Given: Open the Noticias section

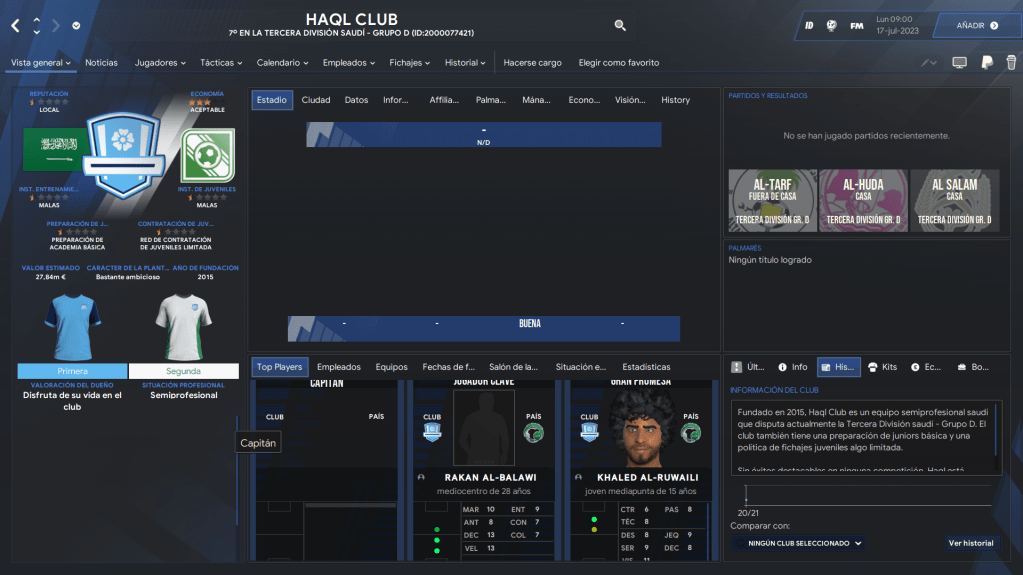Looking at the screenshot, I should pyautogui.click(x=101, y=63).
